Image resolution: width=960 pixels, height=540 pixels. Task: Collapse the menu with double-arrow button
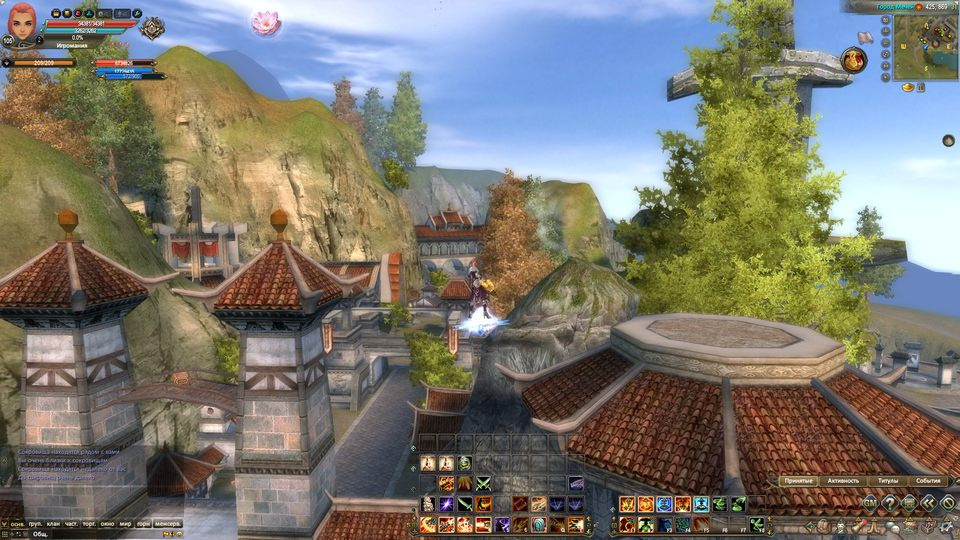(929, 503)
